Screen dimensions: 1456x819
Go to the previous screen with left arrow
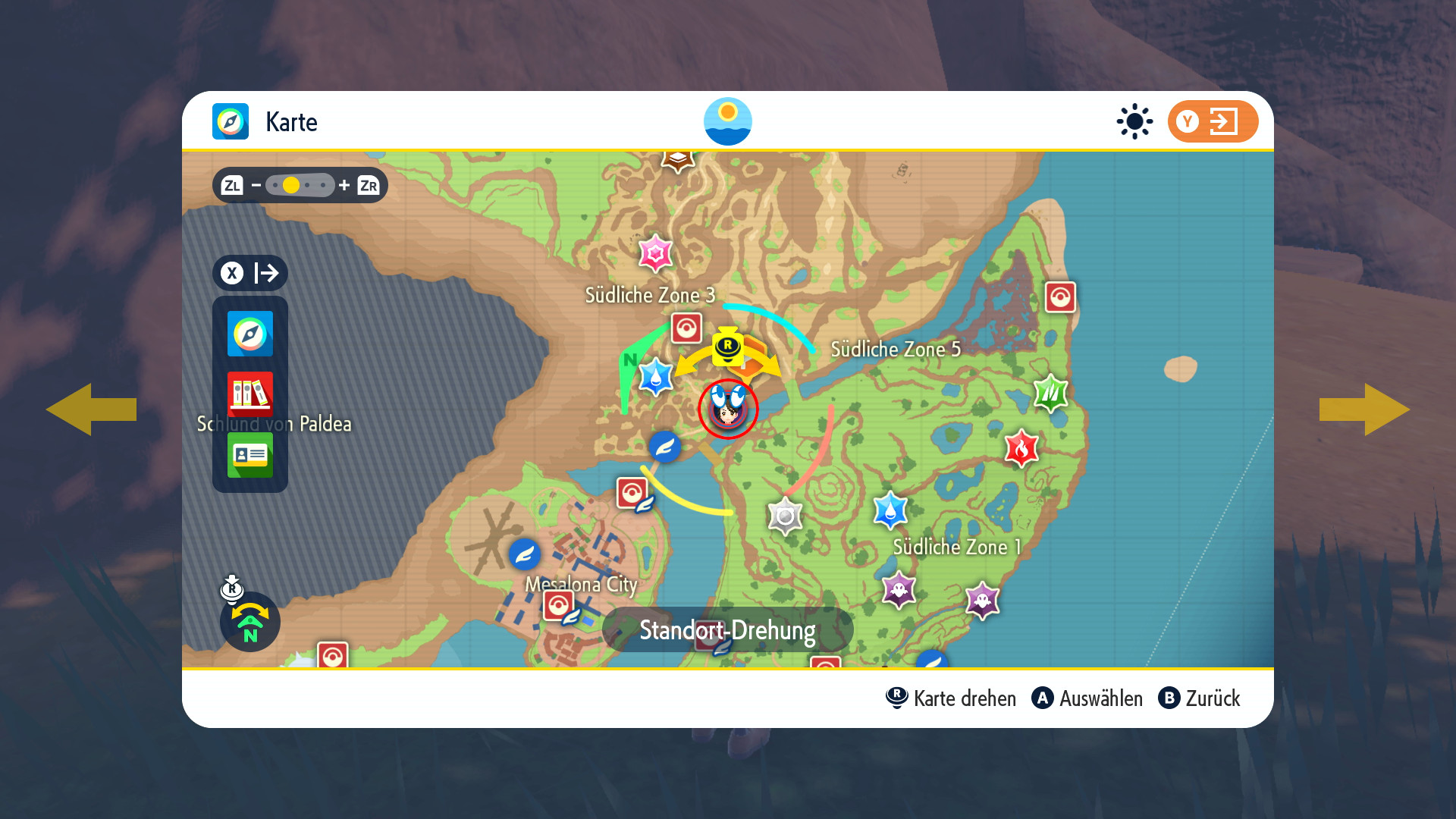[91, 409]
